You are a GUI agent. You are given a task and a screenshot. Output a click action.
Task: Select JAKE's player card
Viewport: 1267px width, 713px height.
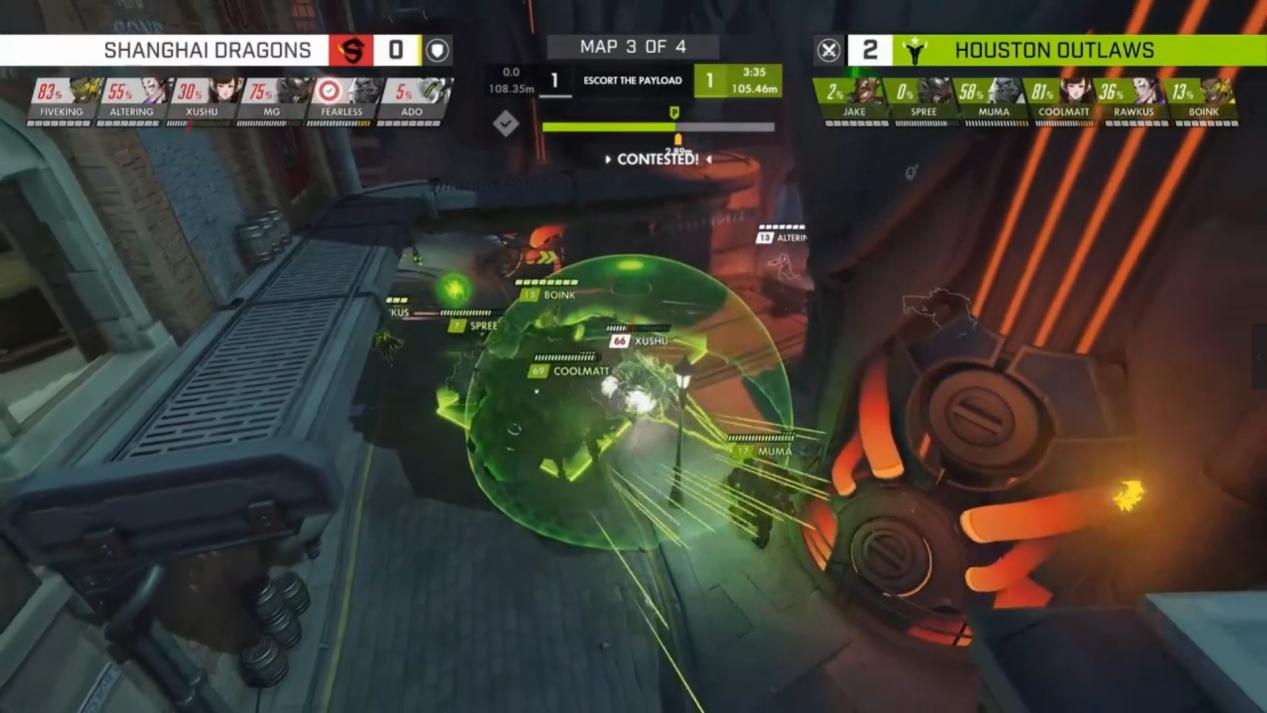point(854,101)
